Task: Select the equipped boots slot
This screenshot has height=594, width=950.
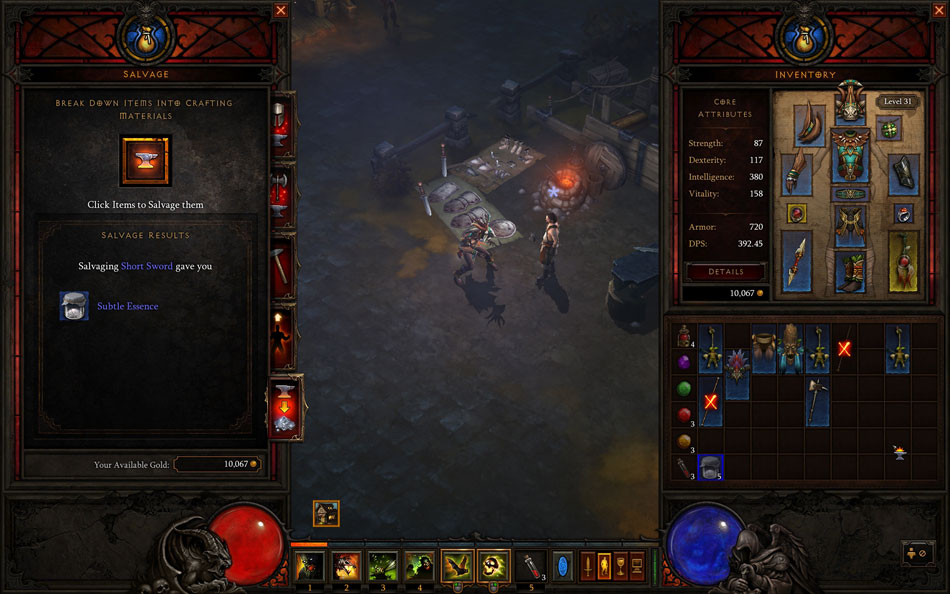Action: pyautogui.click(x=850, y=271)
